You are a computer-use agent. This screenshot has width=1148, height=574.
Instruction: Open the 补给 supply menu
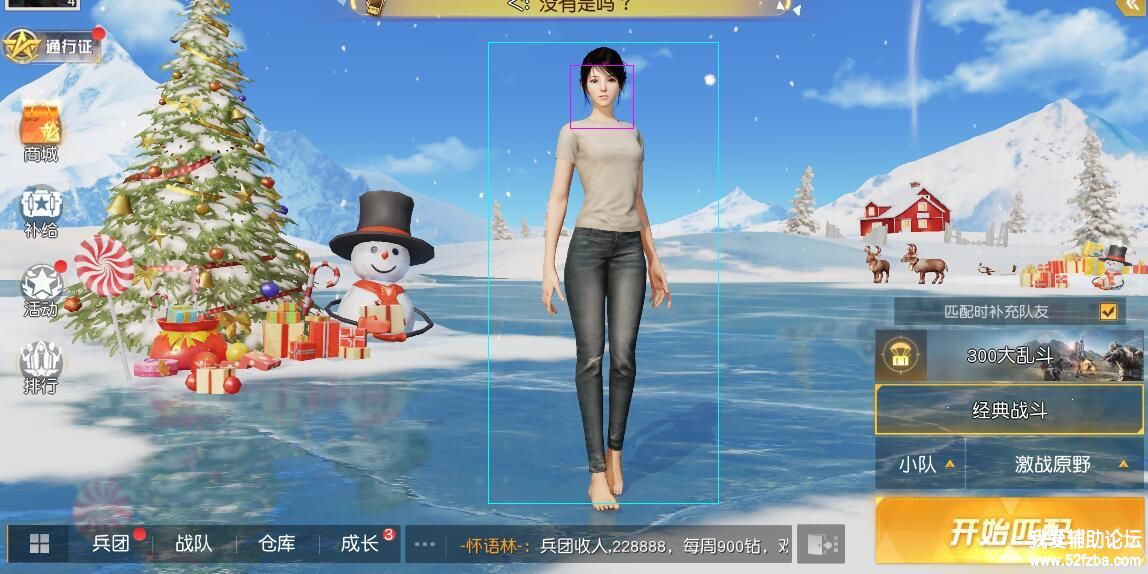click(x=41, y=212)
